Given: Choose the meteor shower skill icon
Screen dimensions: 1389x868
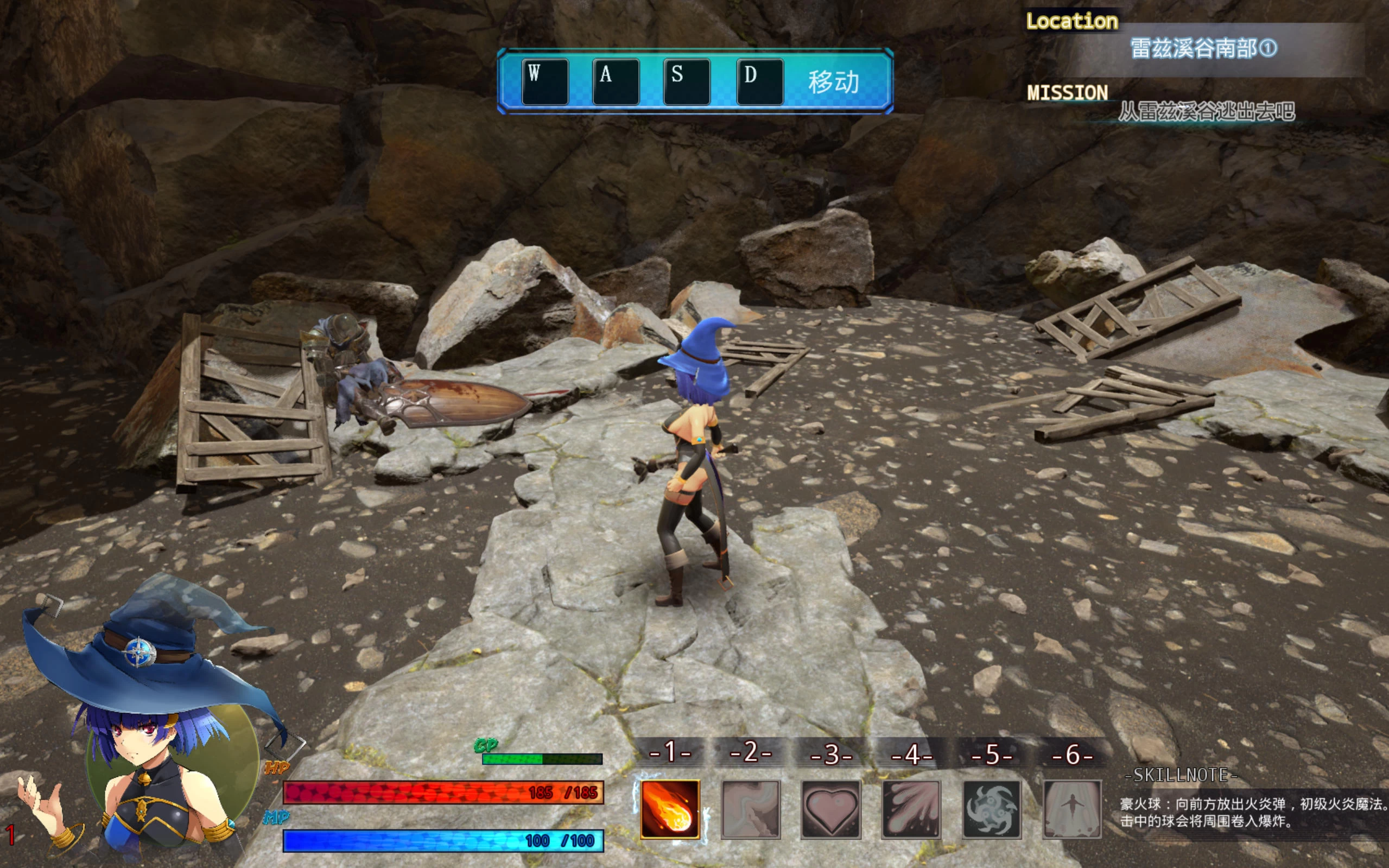Looking at the screenshot, I should click(x=911, y=809).
